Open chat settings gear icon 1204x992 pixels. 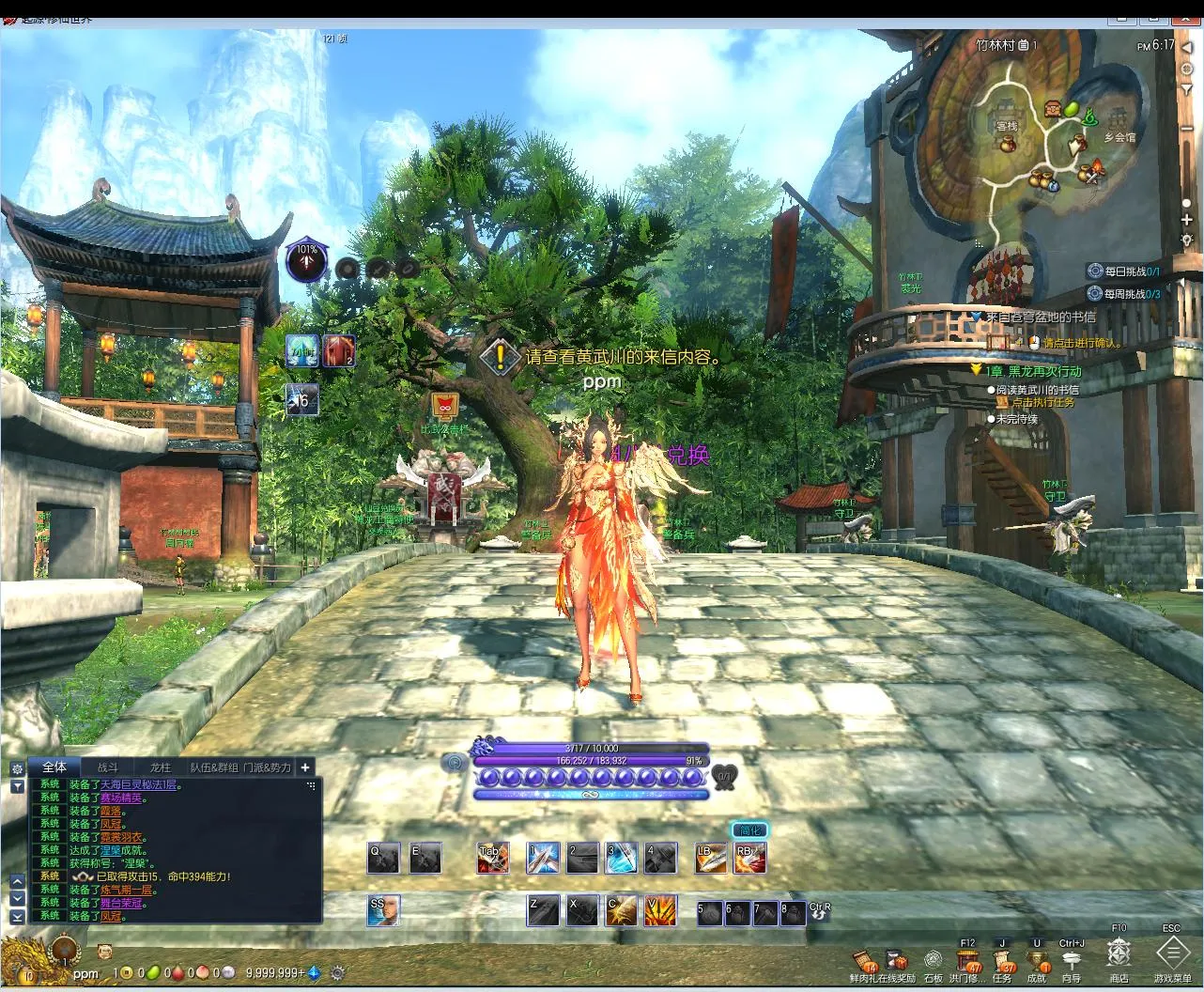pyautogui.click(x=17, y=768)
